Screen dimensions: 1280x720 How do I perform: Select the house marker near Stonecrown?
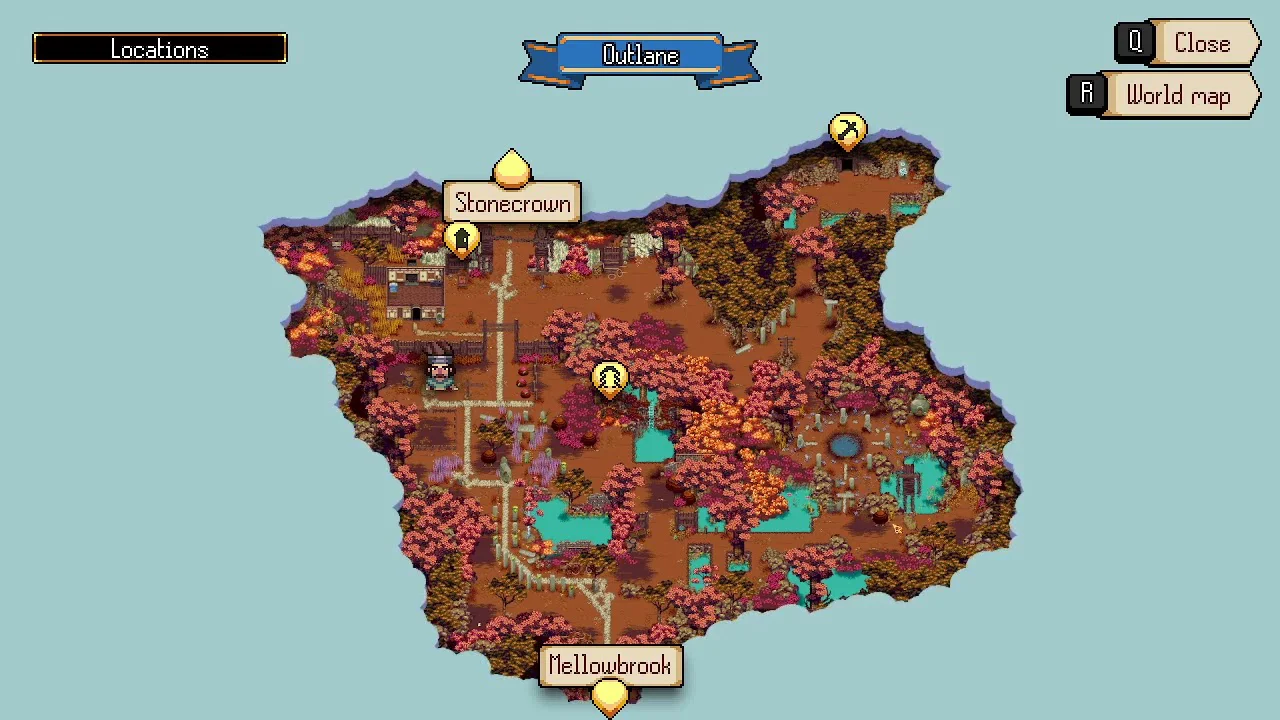[461, 240]
